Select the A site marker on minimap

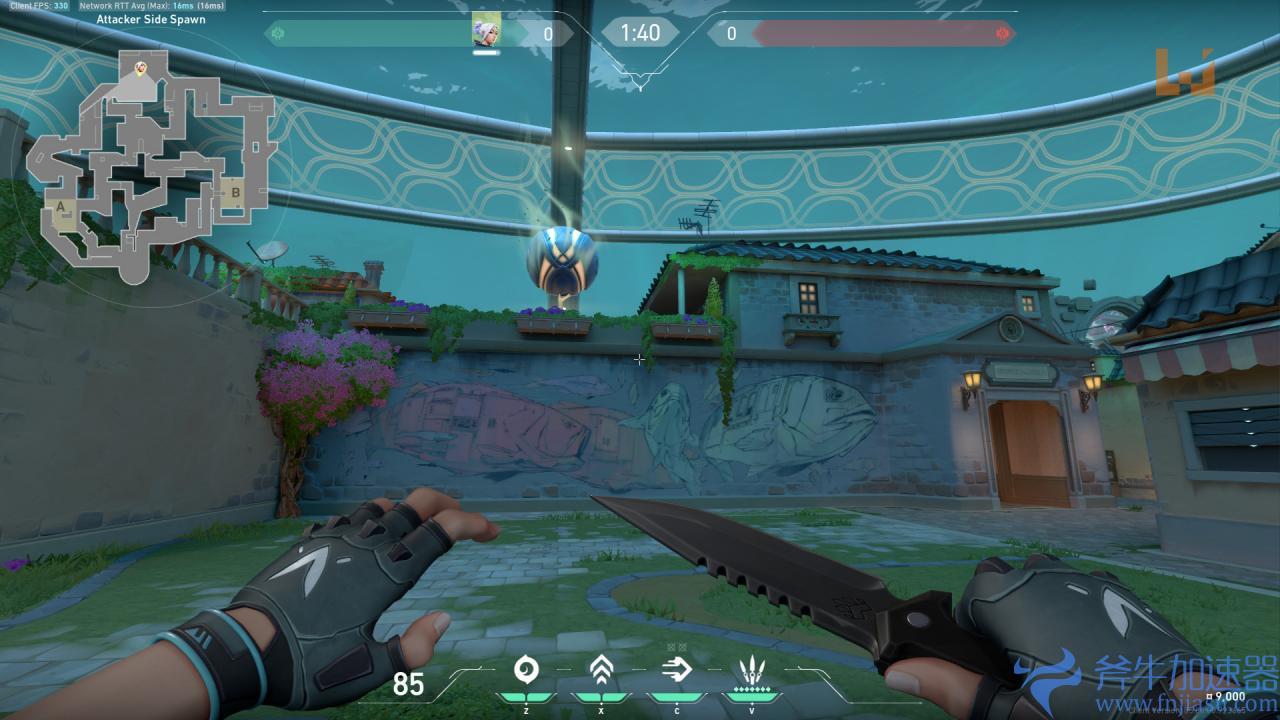point(61,208)
